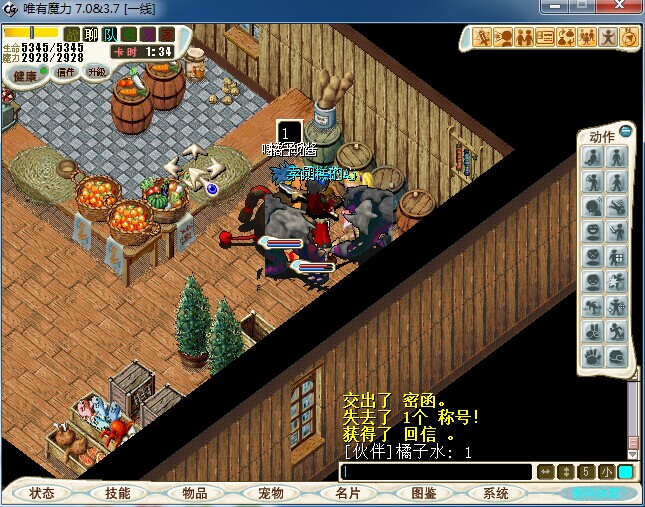Screen dimensions: 645x507
Task: Open the 技能 skills menu
Action: [x=118, y=493]
